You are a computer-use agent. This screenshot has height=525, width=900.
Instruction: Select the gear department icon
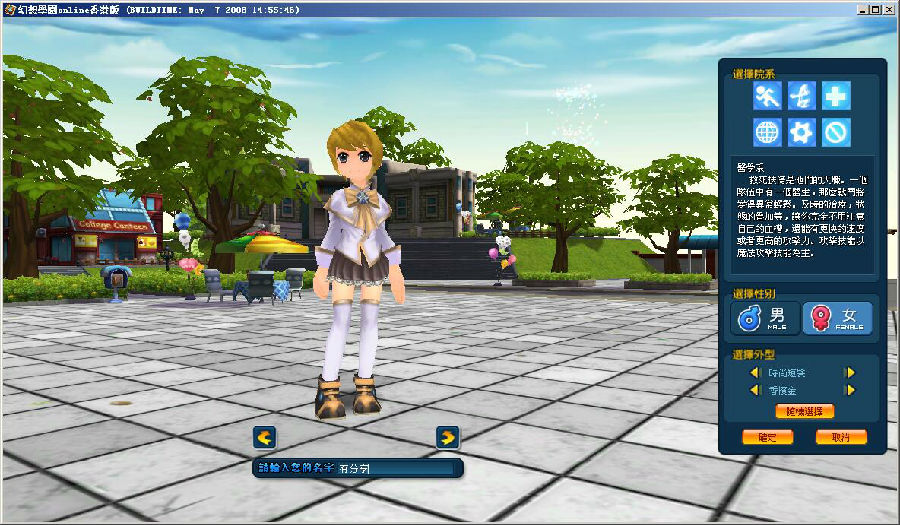(x=802, y=132)
